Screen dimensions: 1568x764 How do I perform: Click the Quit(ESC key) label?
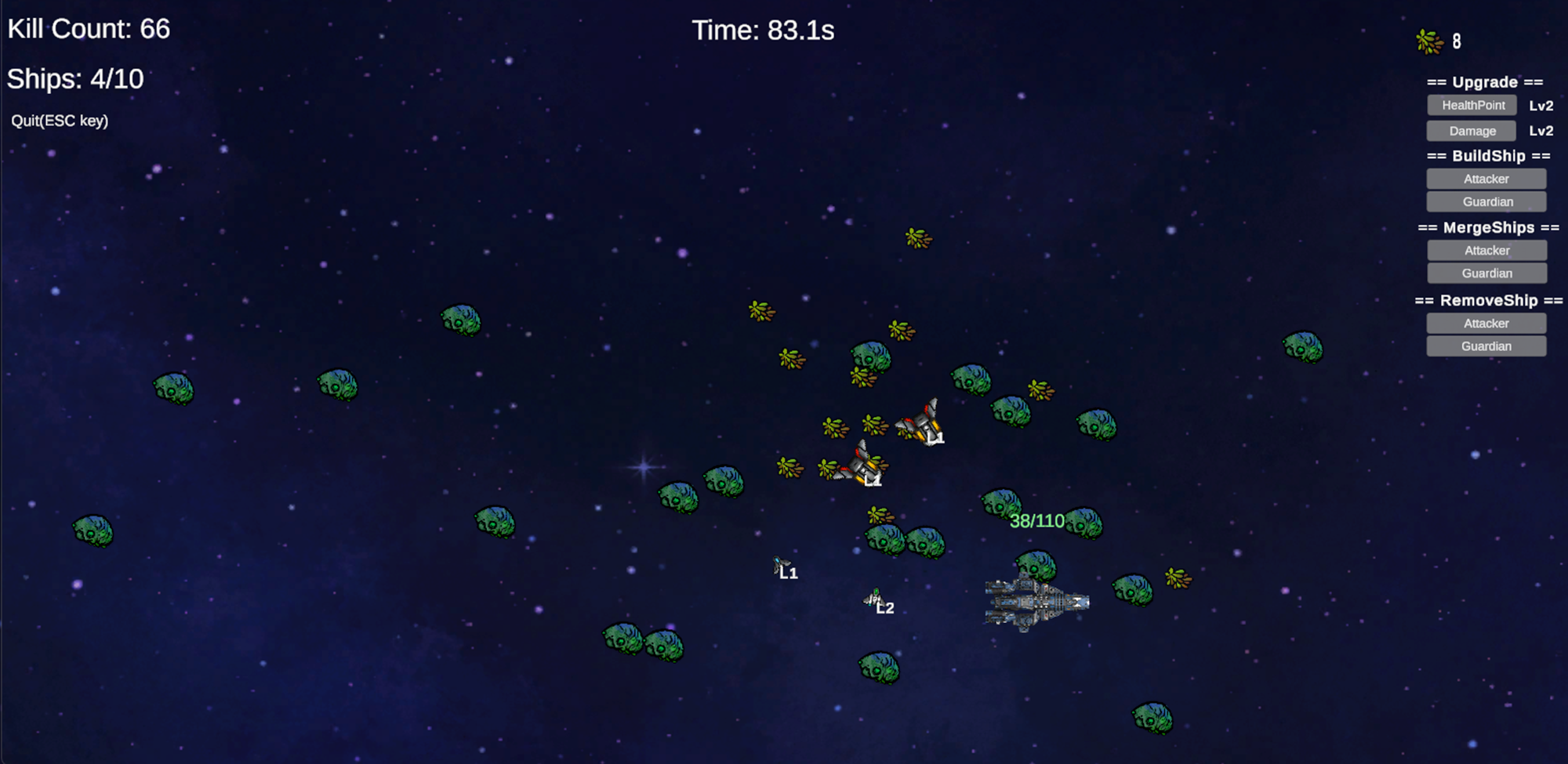coord(60,121)
